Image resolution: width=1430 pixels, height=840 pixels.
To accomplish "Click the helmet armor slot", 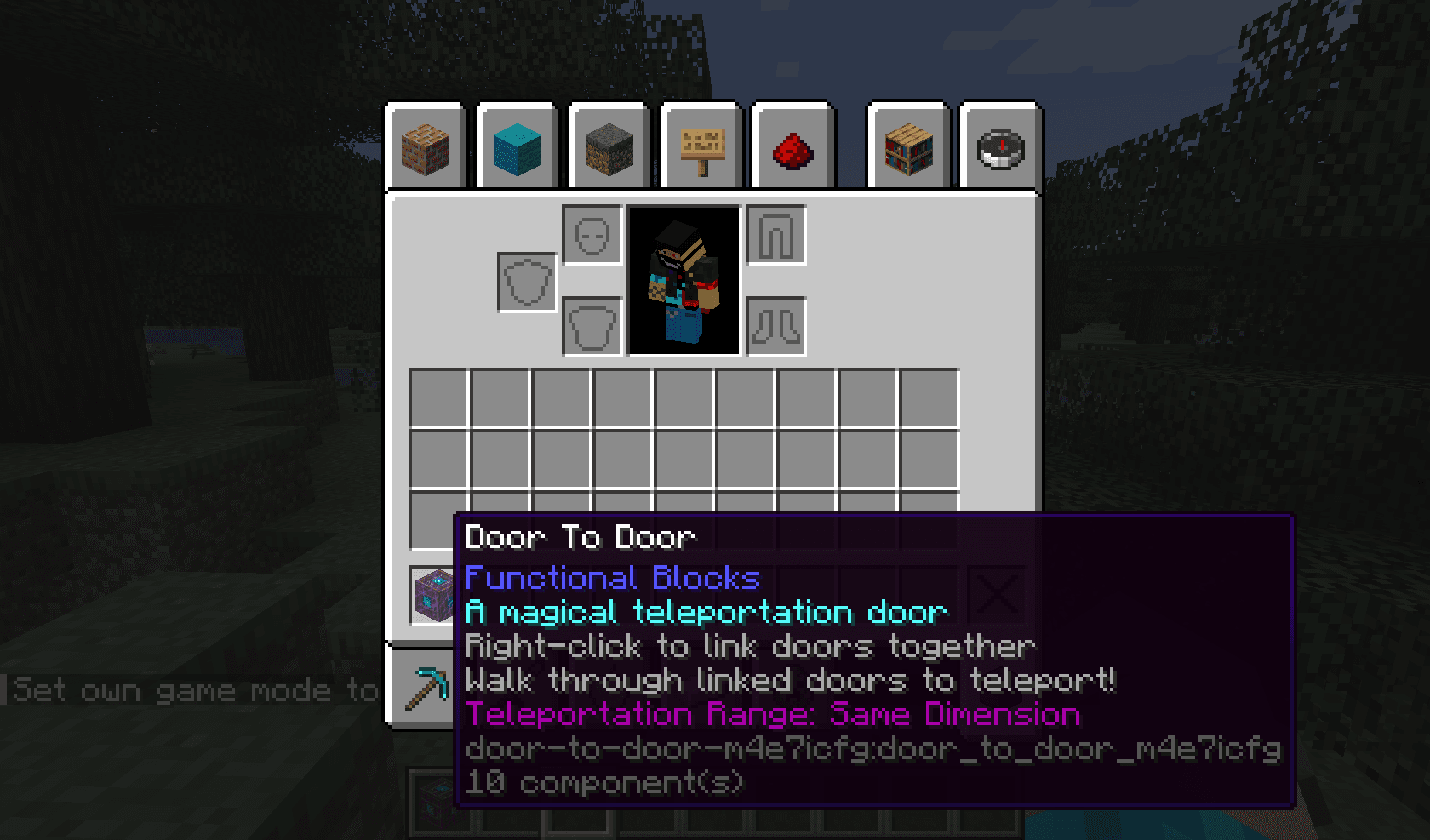I will pos(591,237).
